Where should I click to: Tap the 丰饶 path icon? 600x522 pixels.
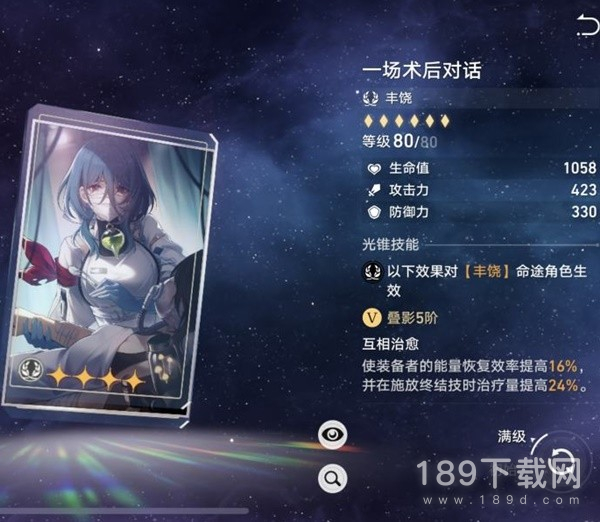370,98
